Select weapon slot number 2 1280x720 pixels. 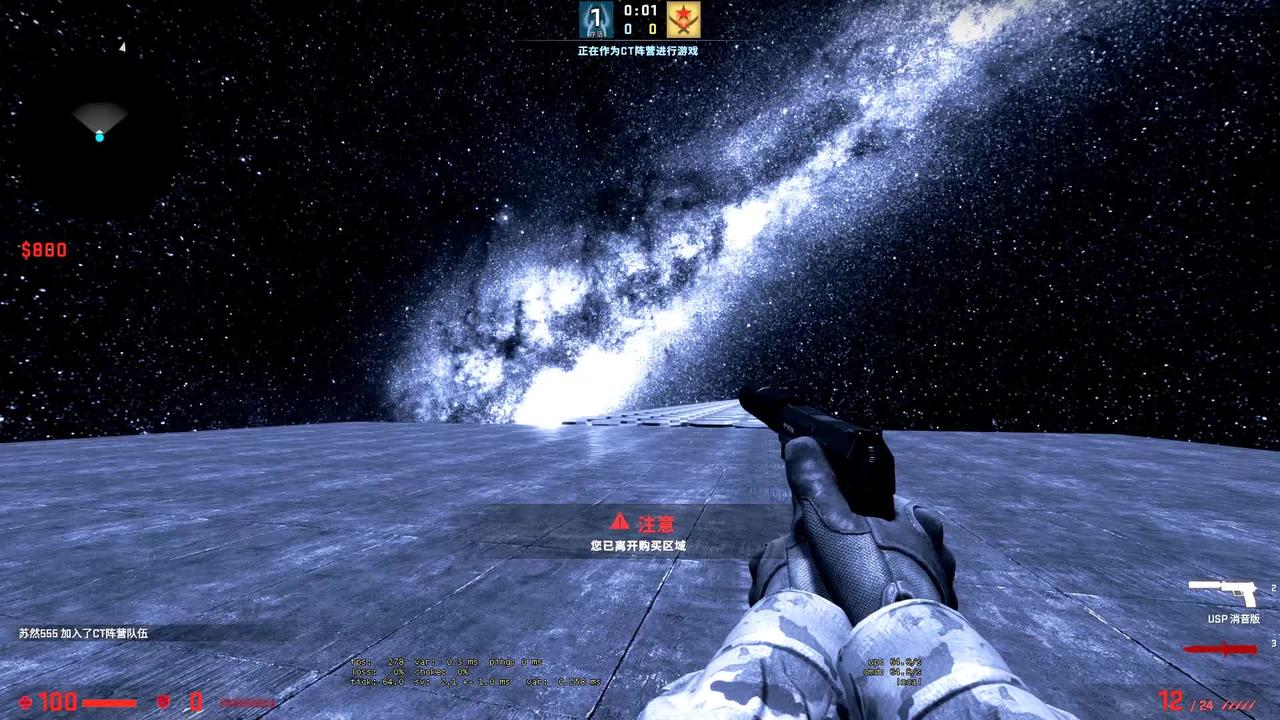pyautogui.click(x=1273, y=588)
